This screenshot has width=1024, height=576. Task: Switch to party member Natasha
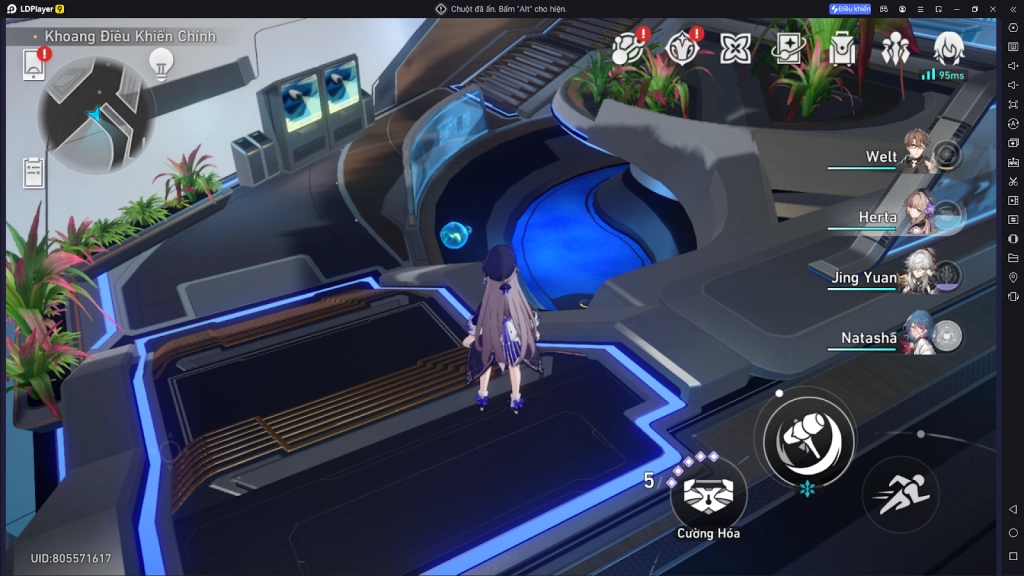915,336
